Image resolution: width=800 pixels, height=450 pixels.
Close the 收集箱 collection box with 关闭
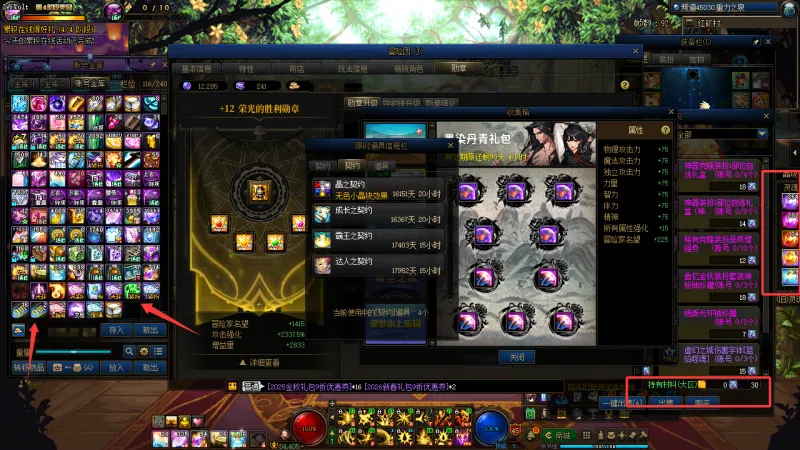[x=516, y=356]
